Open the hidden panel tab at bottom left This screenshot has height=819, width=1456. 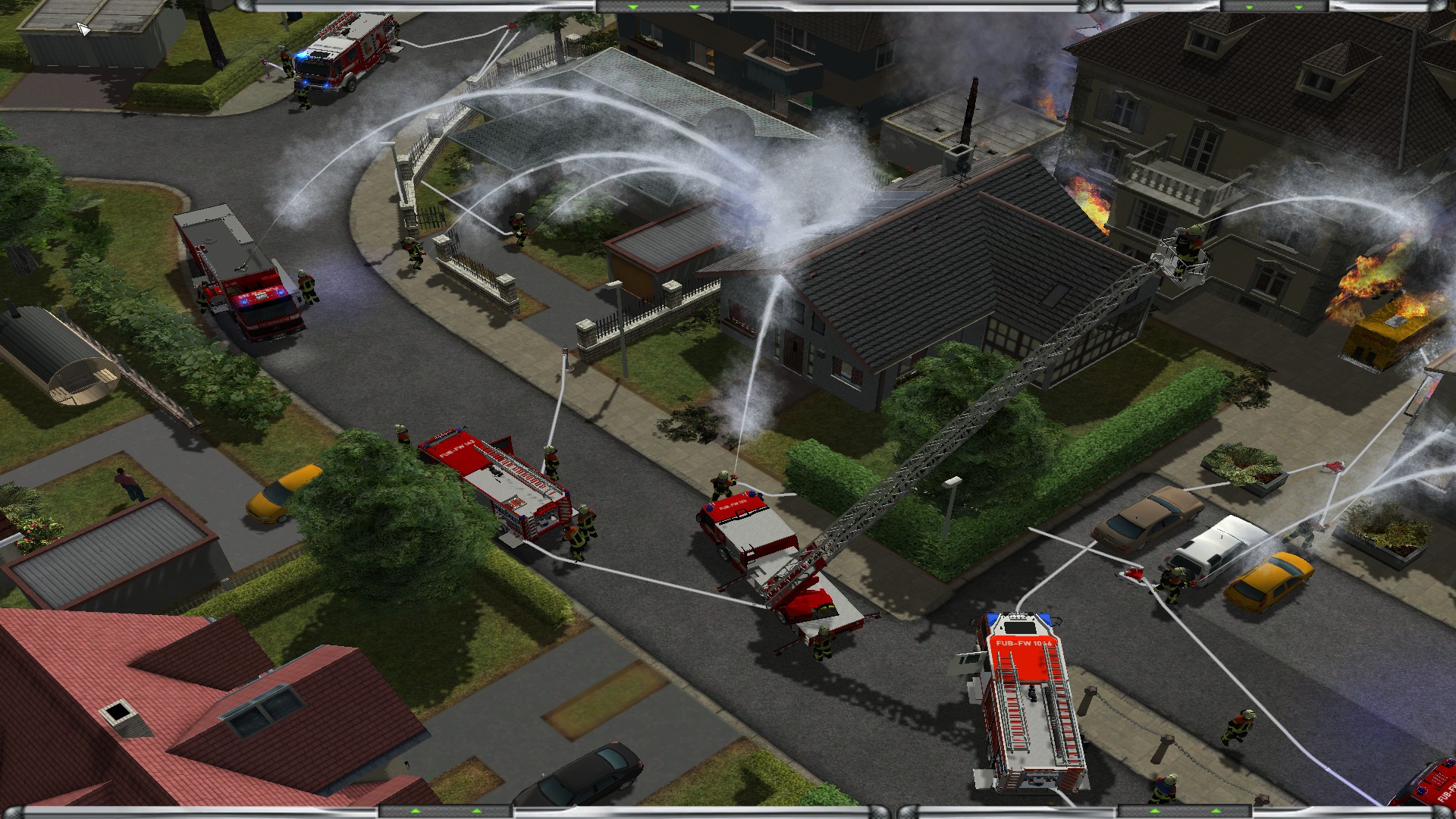[445, 812]
